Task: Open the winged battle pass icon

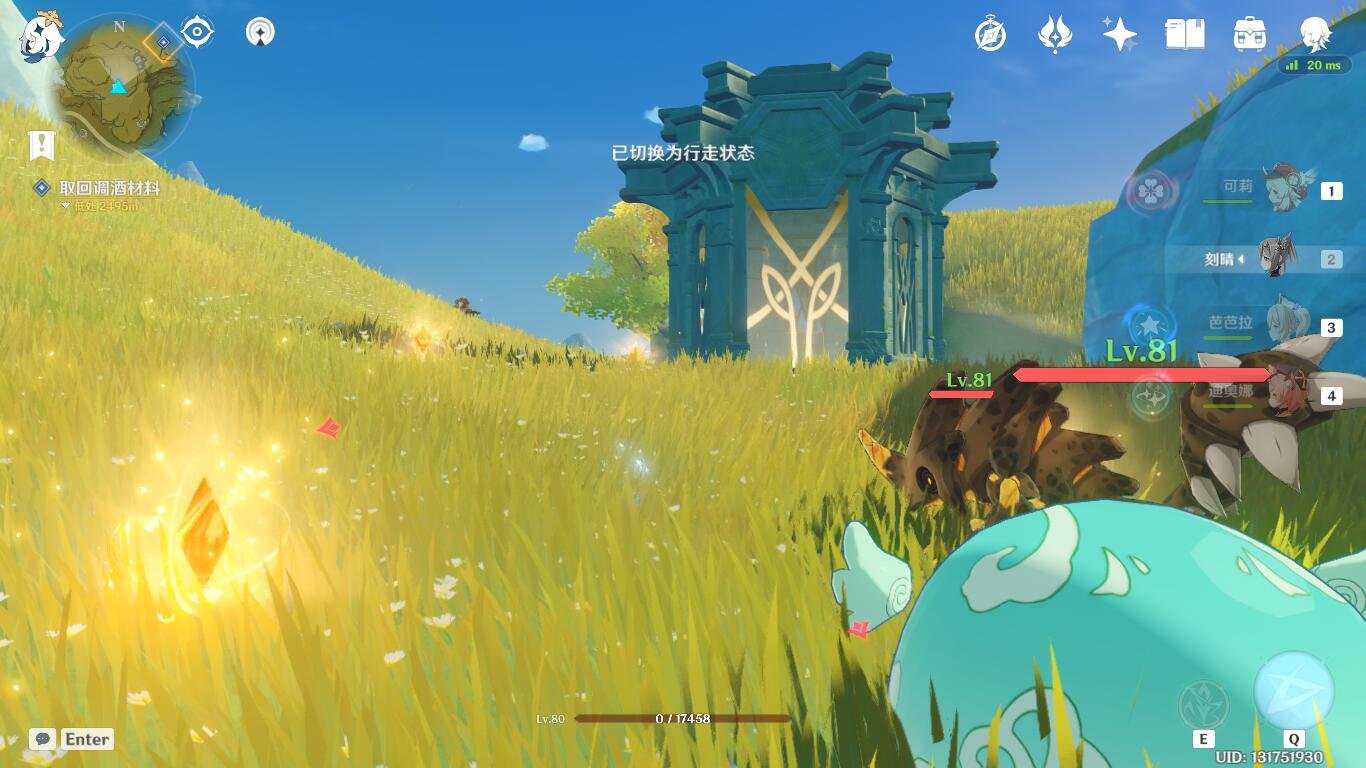Action: click(x=1055, y=35)
